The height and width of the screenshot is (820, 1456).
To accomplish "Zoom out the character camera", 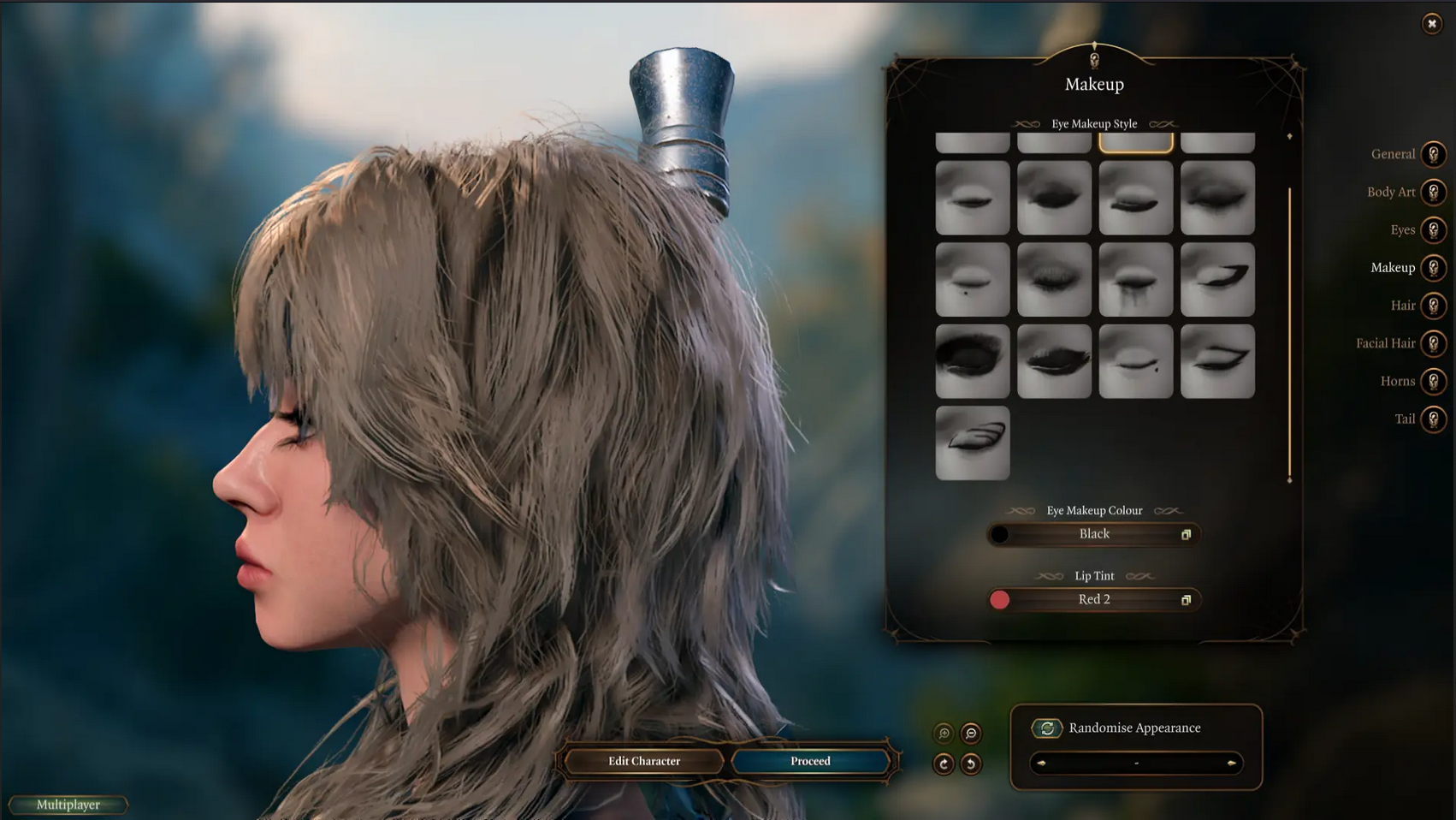I will click(971, 734).
